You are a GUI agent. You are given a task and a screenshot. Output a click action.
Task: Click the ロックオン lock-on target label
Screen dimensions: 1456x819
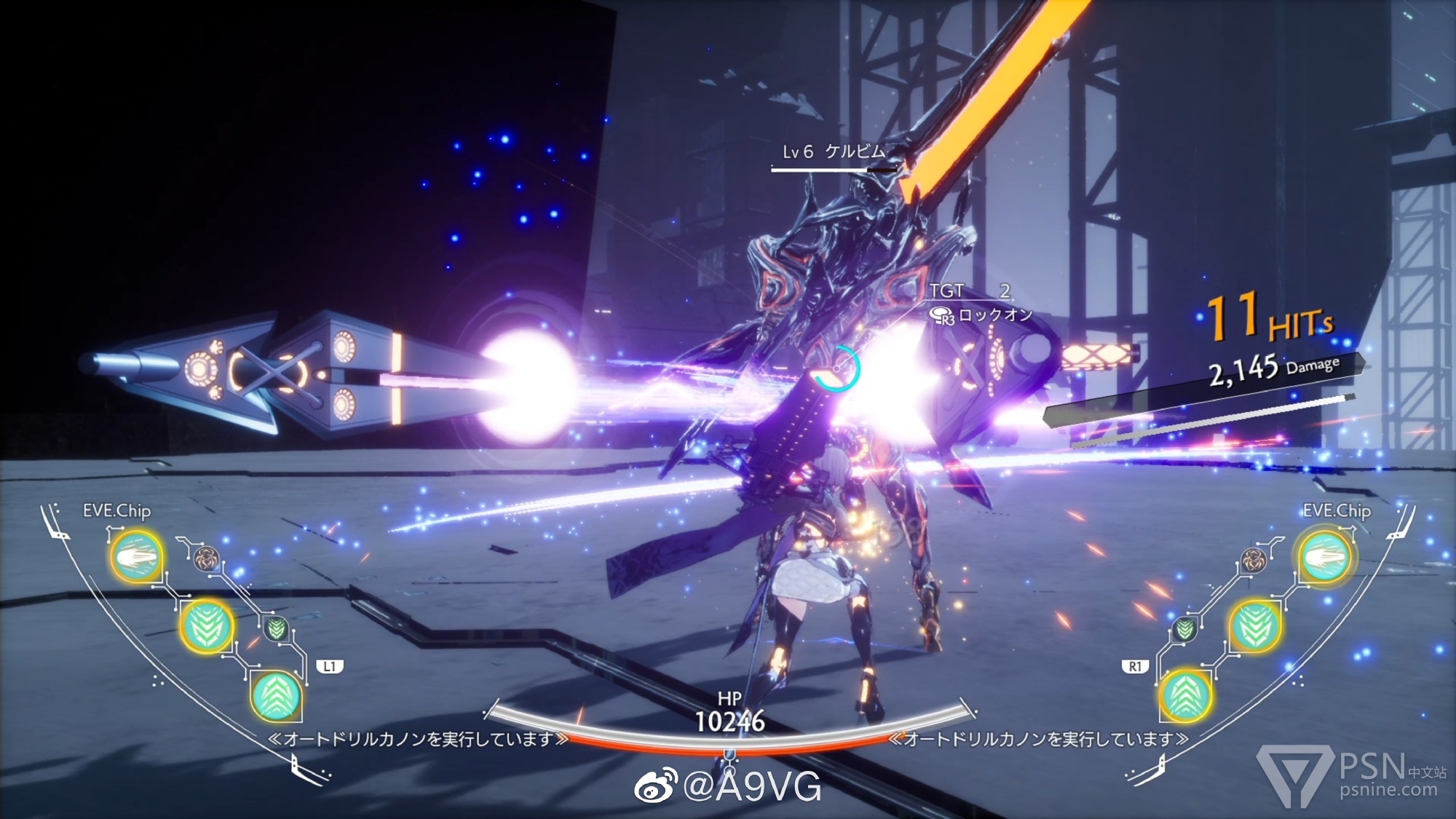point(994,315)
